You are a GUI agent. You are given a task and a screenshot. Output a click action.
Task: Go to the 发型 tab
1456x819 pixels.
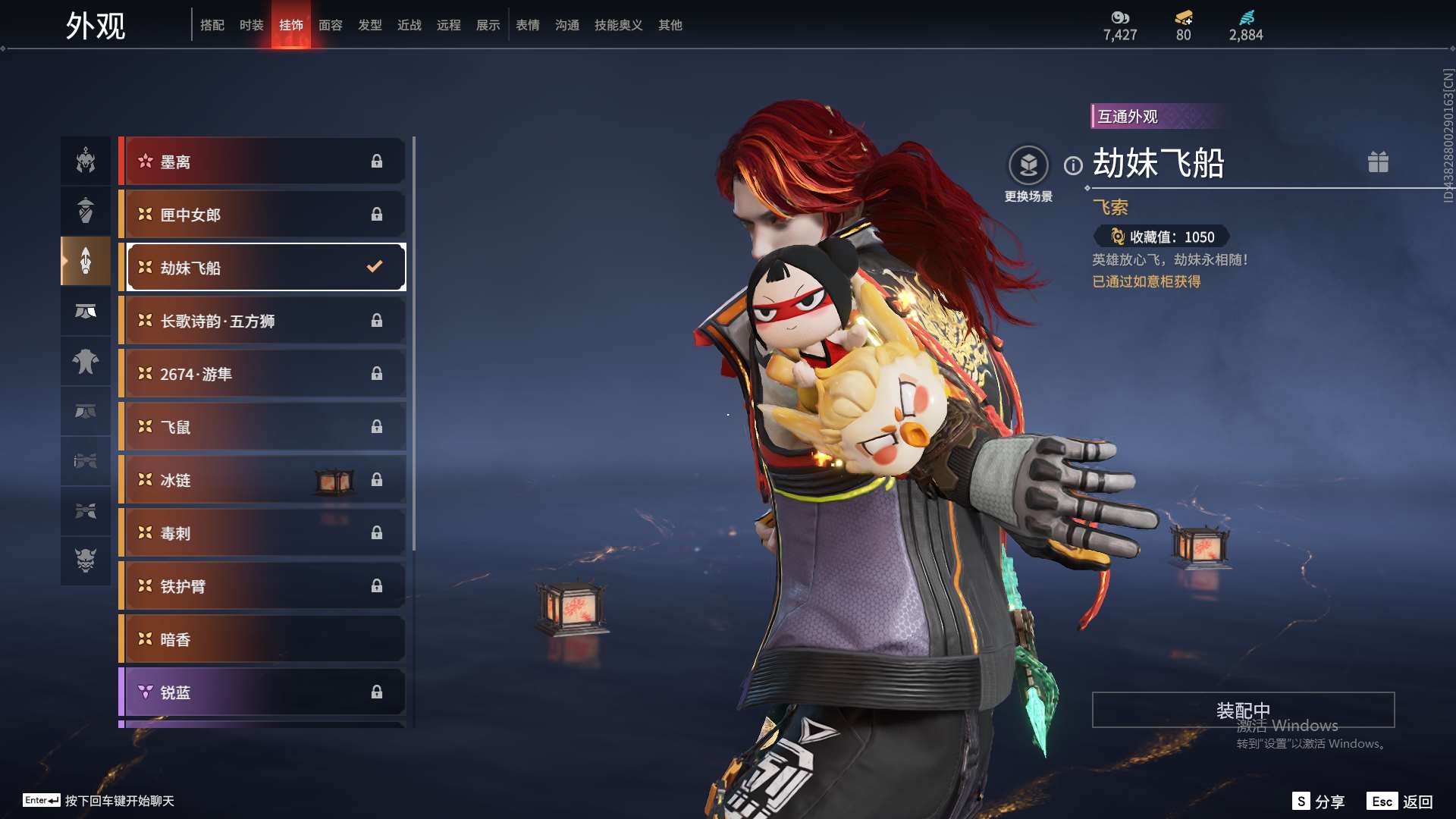(369, 25)
